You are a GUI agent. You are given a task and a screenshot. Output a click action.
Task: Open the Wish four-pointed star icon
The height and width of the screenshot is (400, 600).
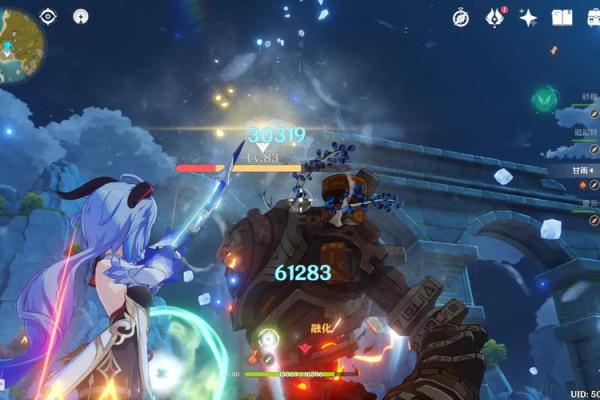528,17
